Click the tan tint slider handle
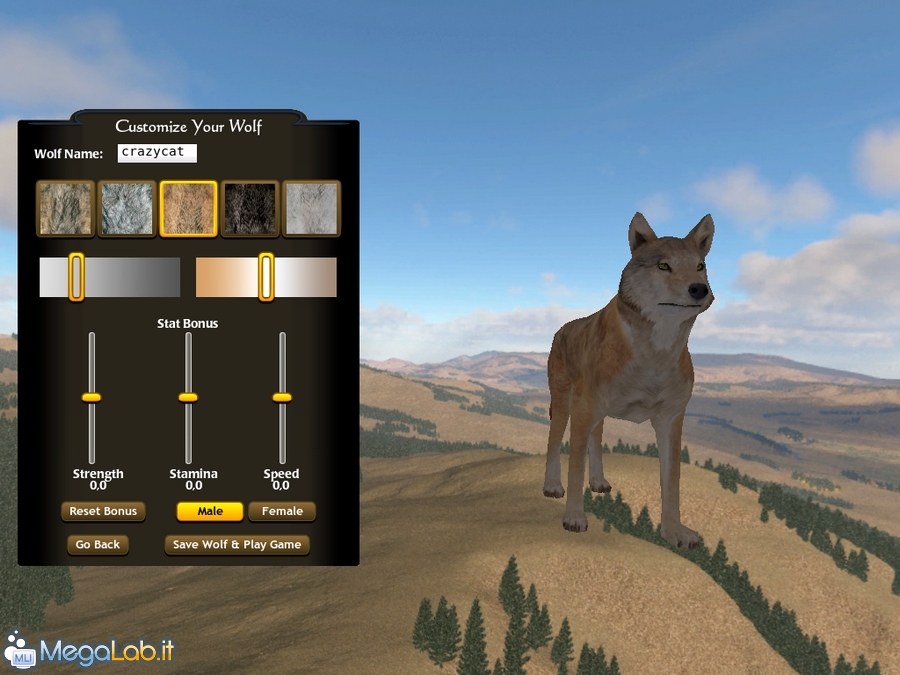Image resolution: width=900 pixels, height=675 pixels. pyautogui.click(x=266, y=277)
